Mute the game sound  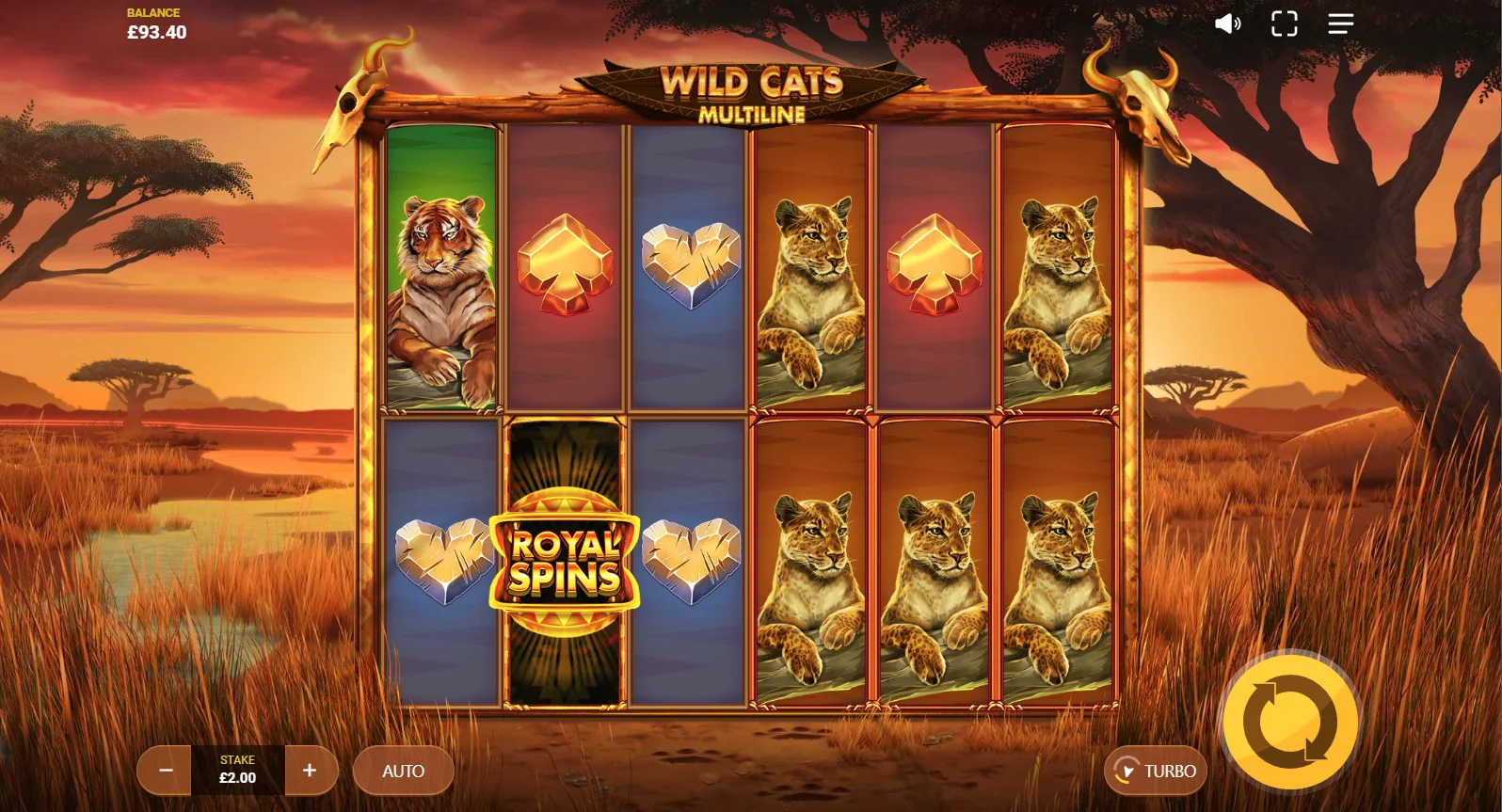[1227, 24]
